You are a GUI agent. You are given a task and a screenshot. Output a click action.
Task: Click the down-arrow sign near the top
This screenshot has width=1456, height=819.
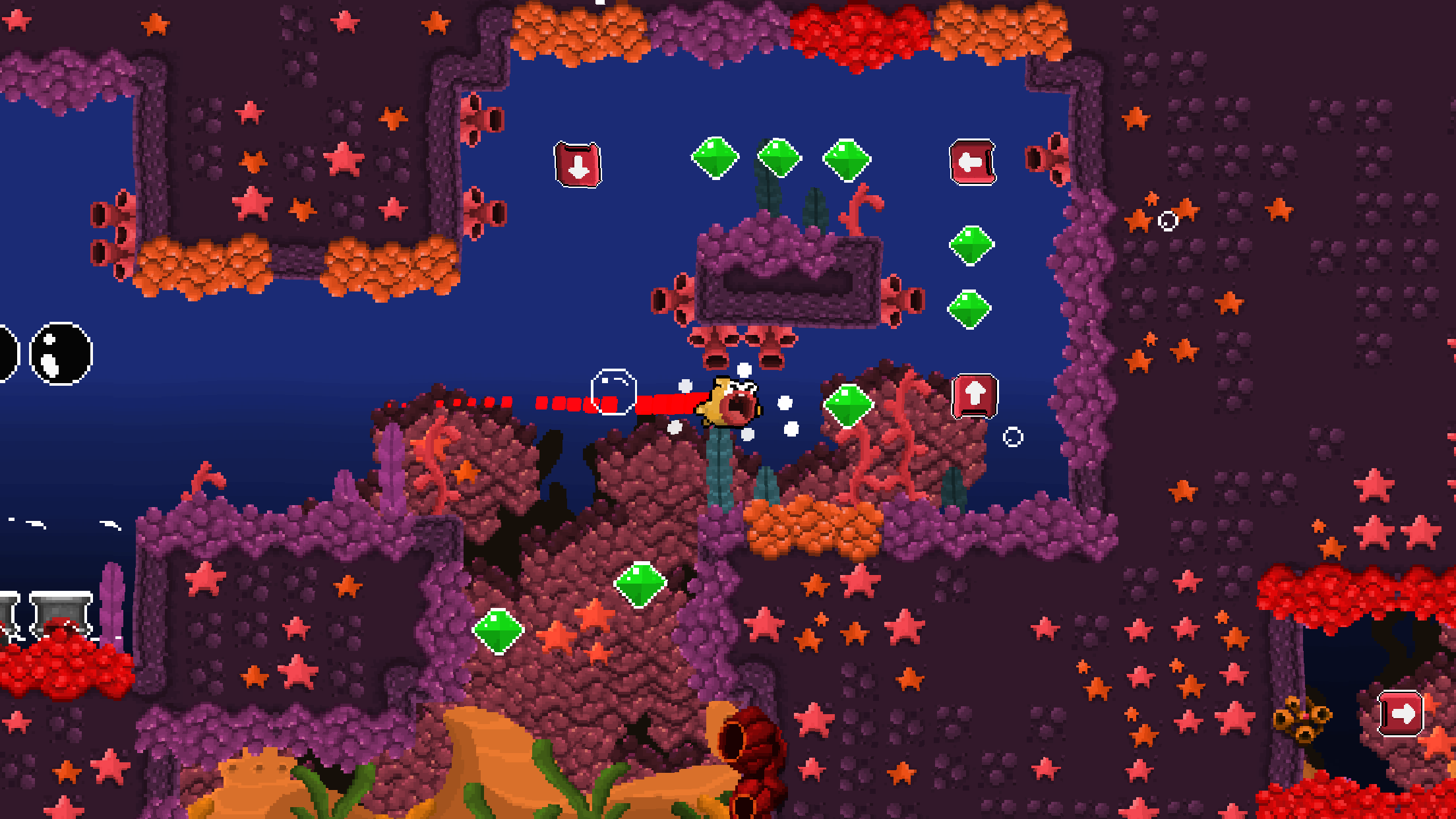(x=577, y=163)
